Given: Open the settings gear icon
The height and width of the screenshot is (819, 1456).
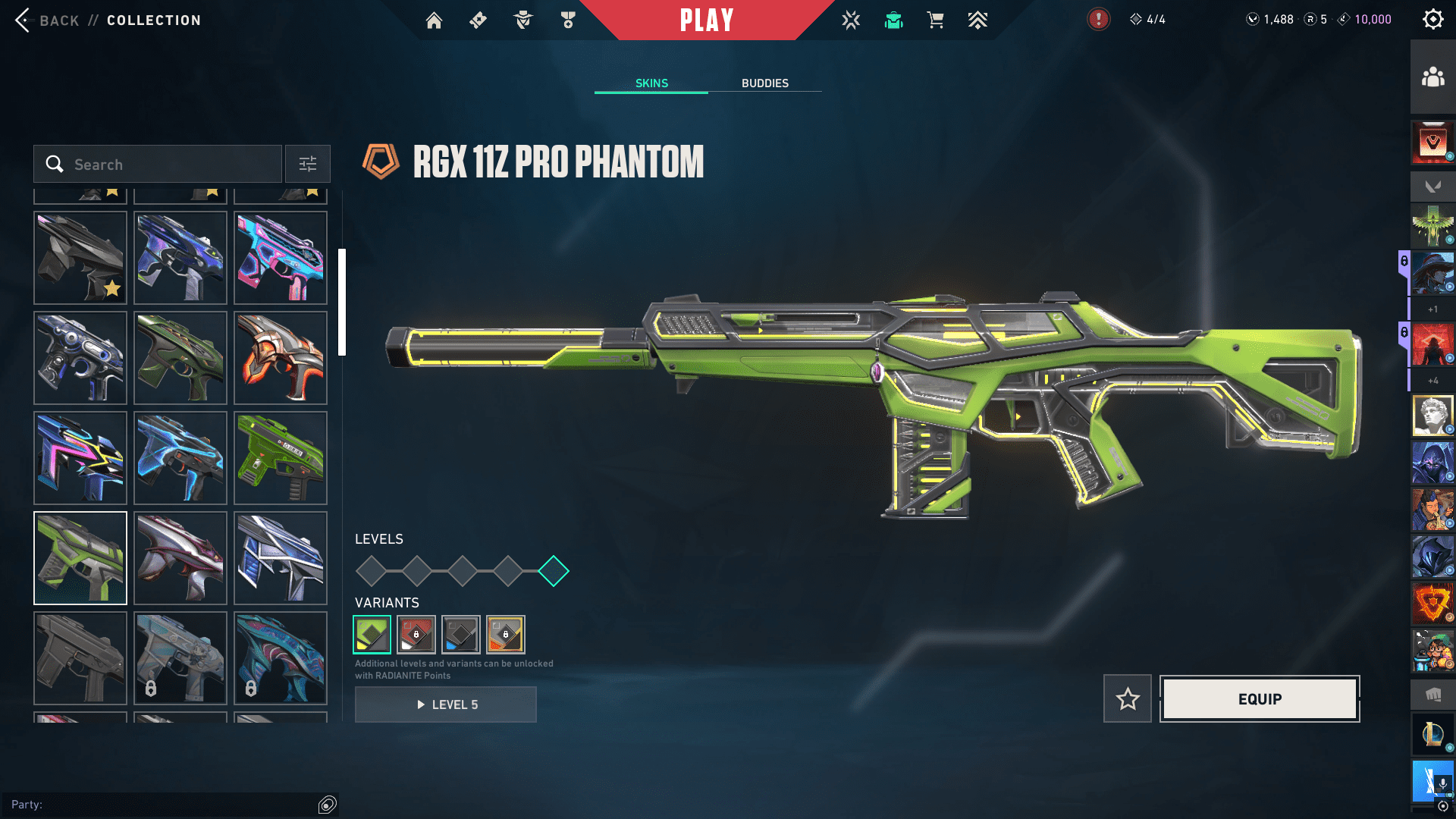Looking at the screenshot, I should [x=1432, y=20].
